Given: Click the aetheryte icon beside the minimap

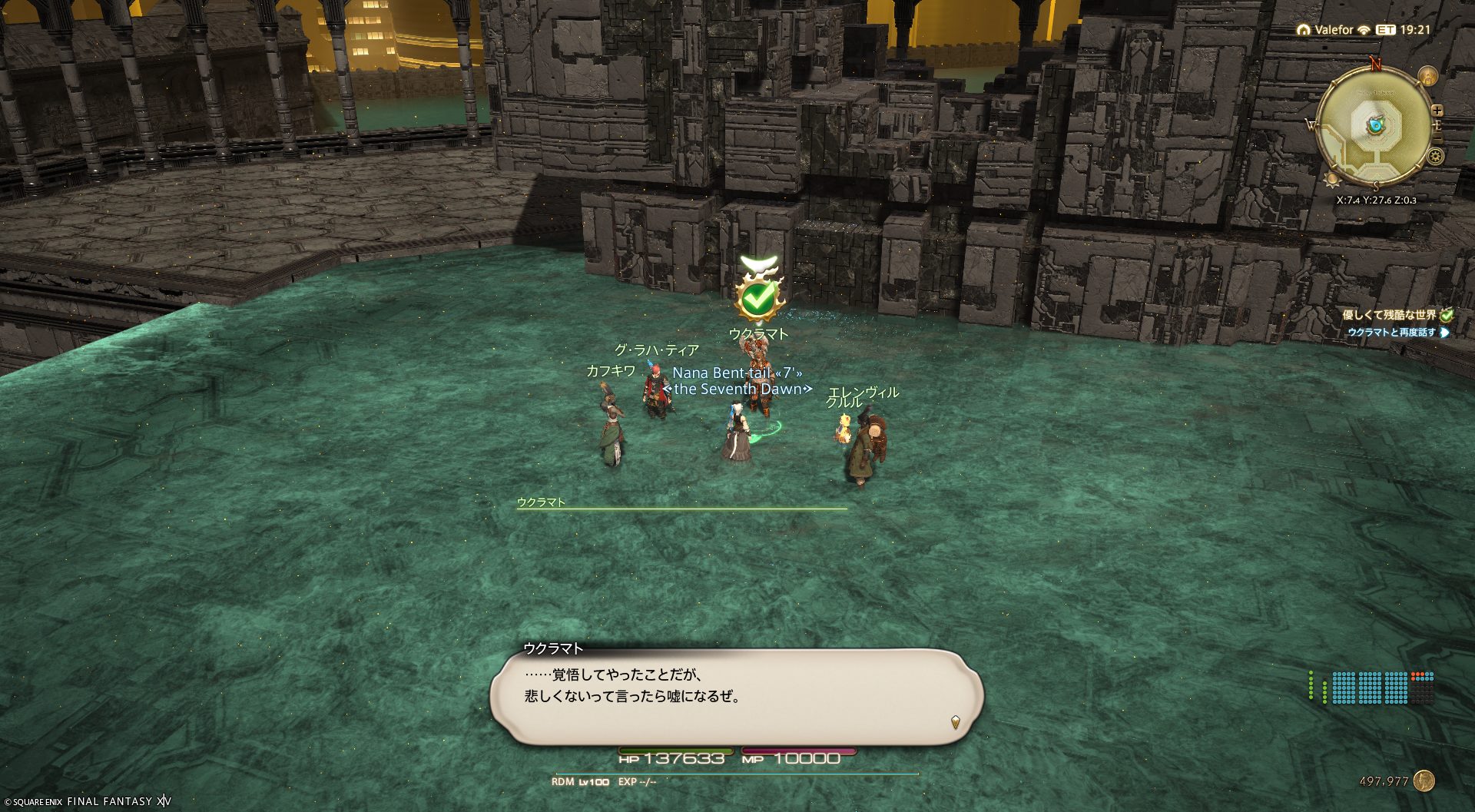Looking at the screenshot, I should click(x=1427, y=76).
